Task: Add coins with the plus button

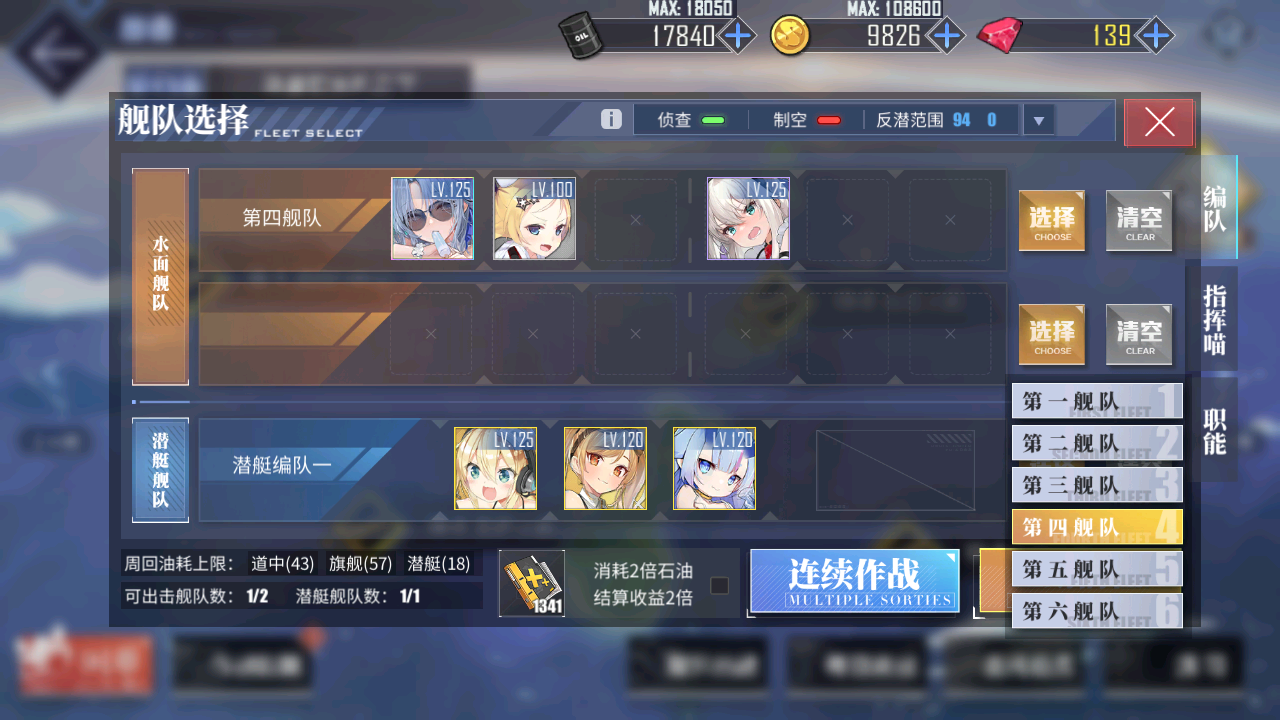Action: point(945,37)
